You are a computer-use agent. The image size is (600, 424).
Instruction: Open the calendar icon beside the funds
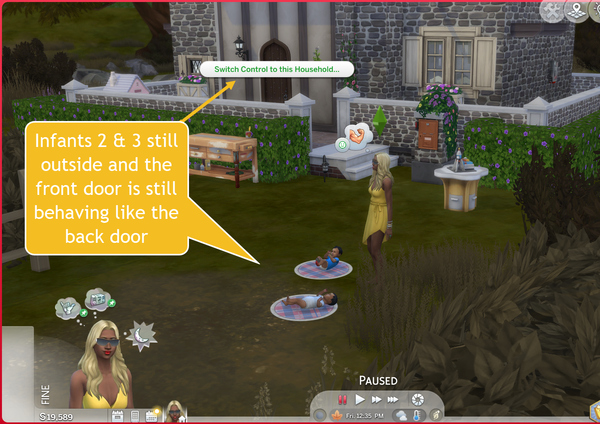coord(117,414)
